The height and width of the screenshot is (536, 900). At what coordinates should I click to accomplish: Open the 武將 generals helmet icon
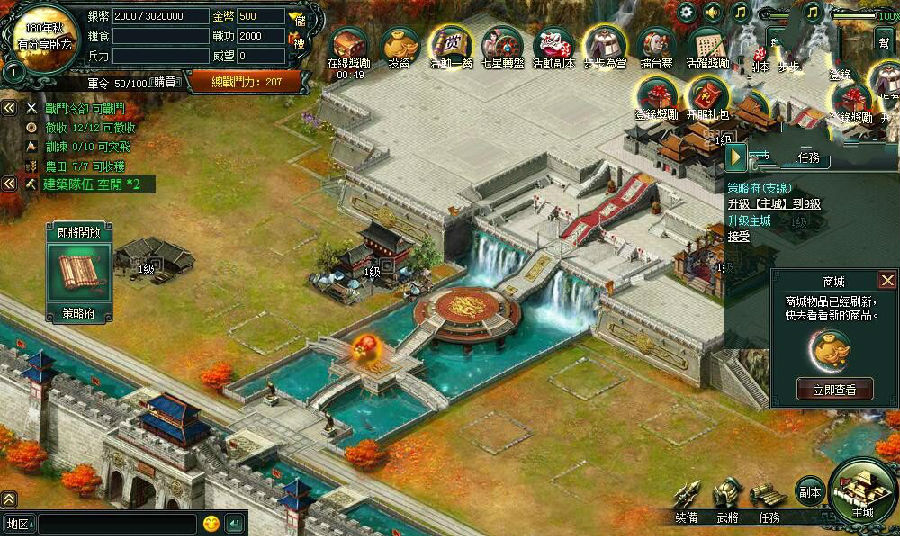pyautogui.click(x=727, y=494)
